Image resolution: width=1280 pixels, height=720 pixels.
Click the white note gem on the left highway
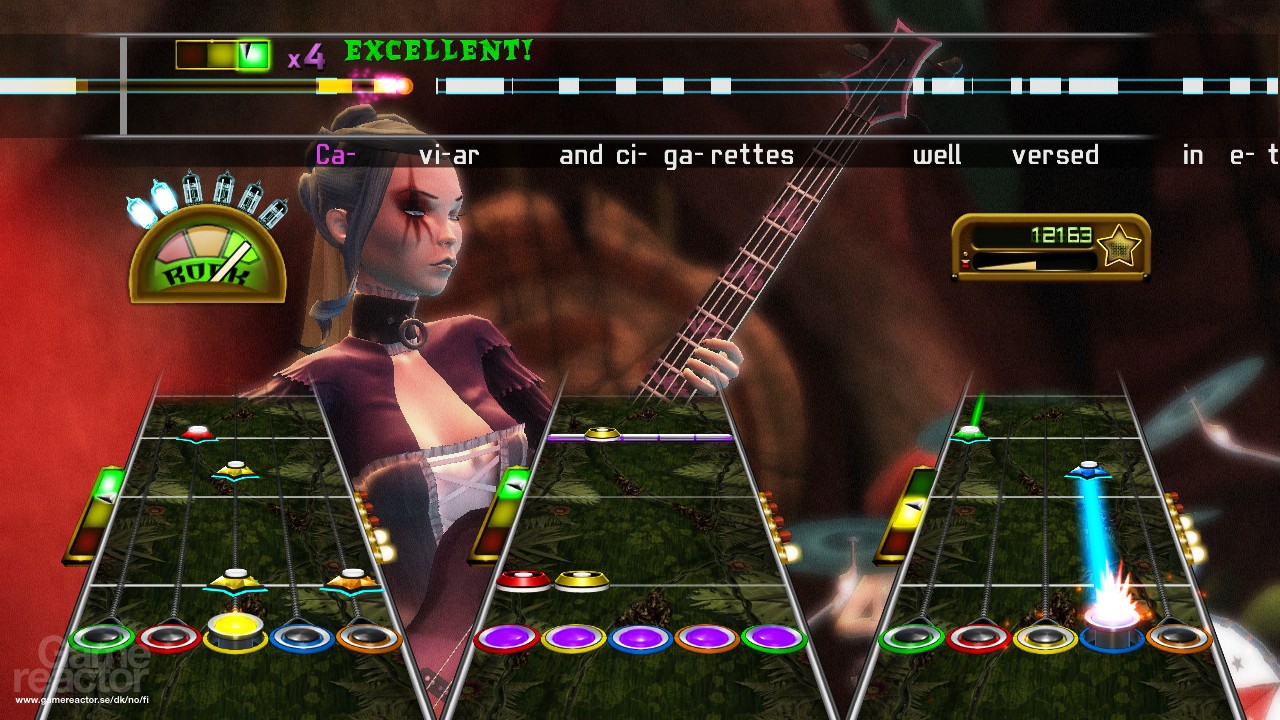click(x=197, y=431)
